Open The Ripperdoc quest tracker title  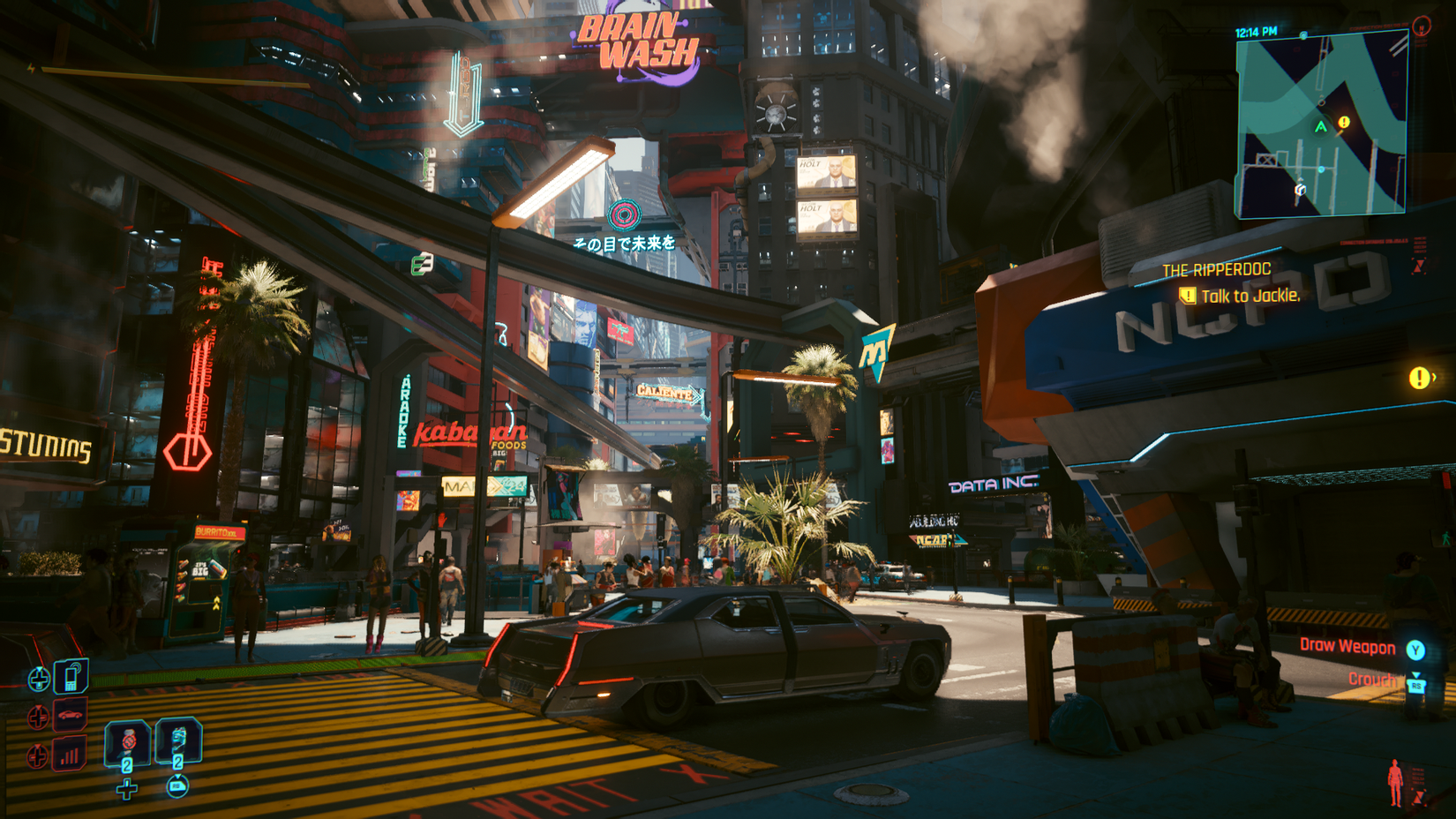pos(1216,270)
